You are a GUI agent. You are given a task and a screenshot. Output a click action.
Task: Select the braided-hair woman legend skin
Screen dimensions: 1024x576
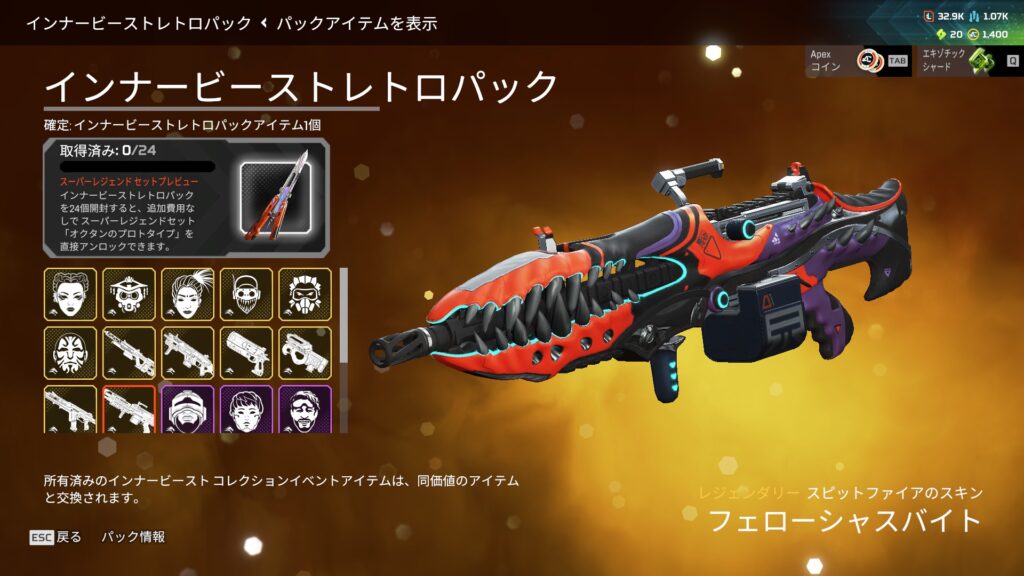[70, 293]
